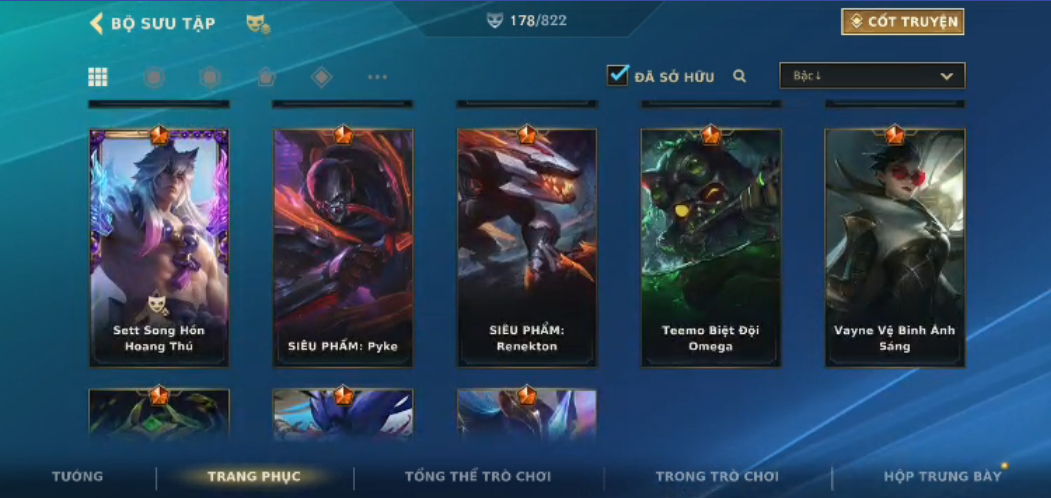Switch to the Tướng tab
1051x498 pixels.
pyautogui.click(x=77, y=477)
